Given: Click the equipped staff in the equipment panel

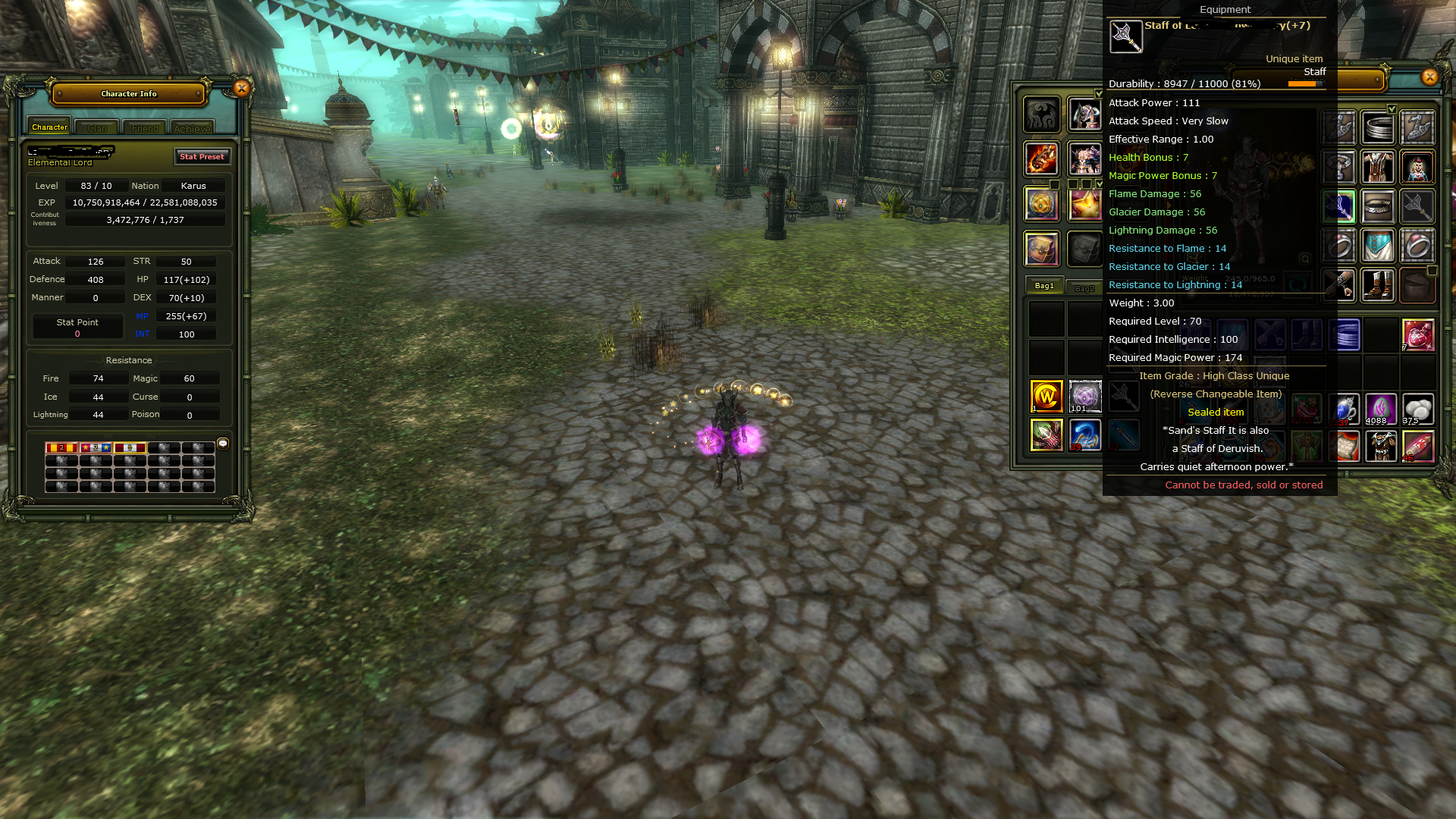Looking at the screenshot, I should (x=1419, y=206).
